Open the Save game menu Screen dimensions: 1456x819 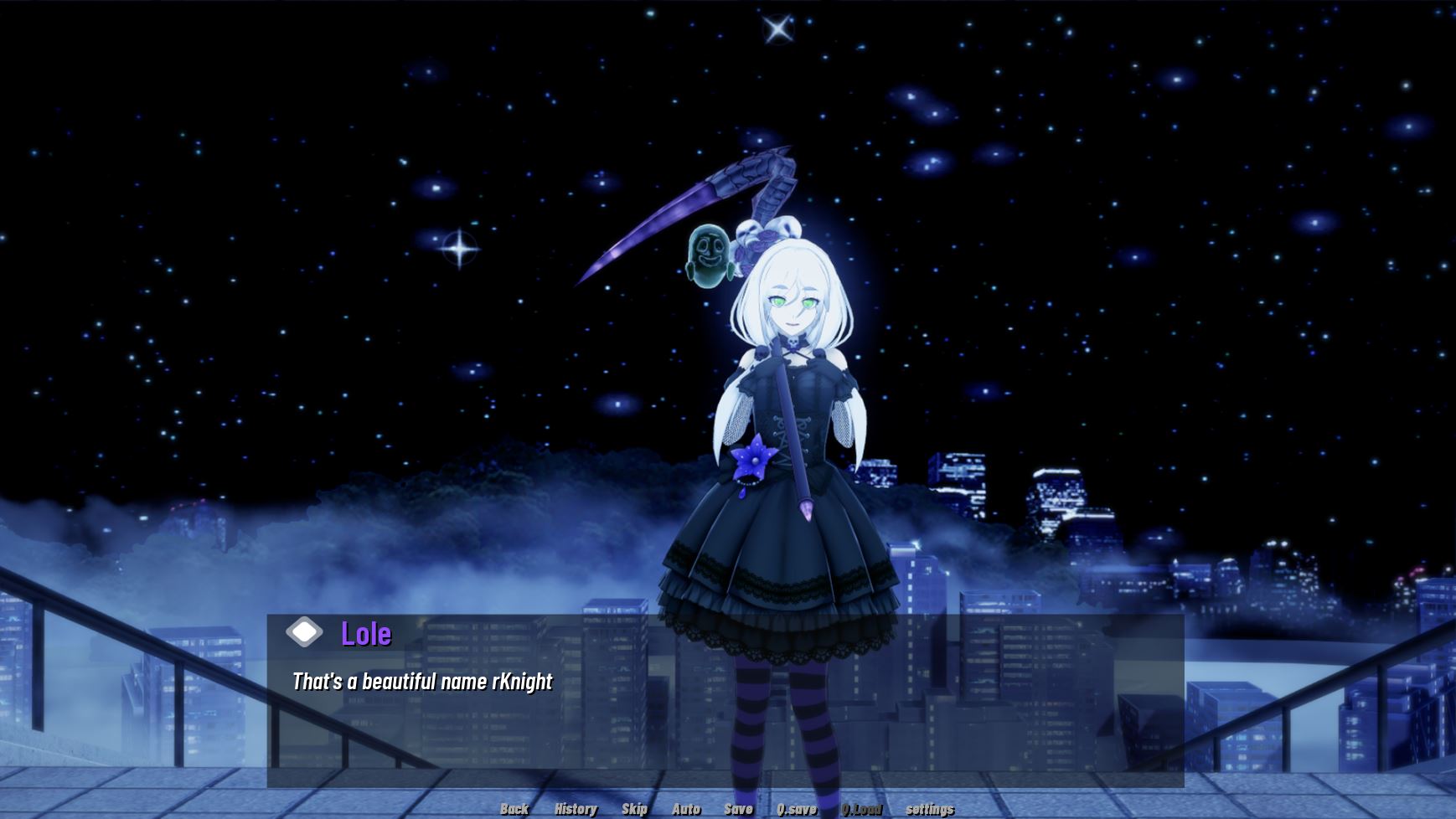[738, 809]
